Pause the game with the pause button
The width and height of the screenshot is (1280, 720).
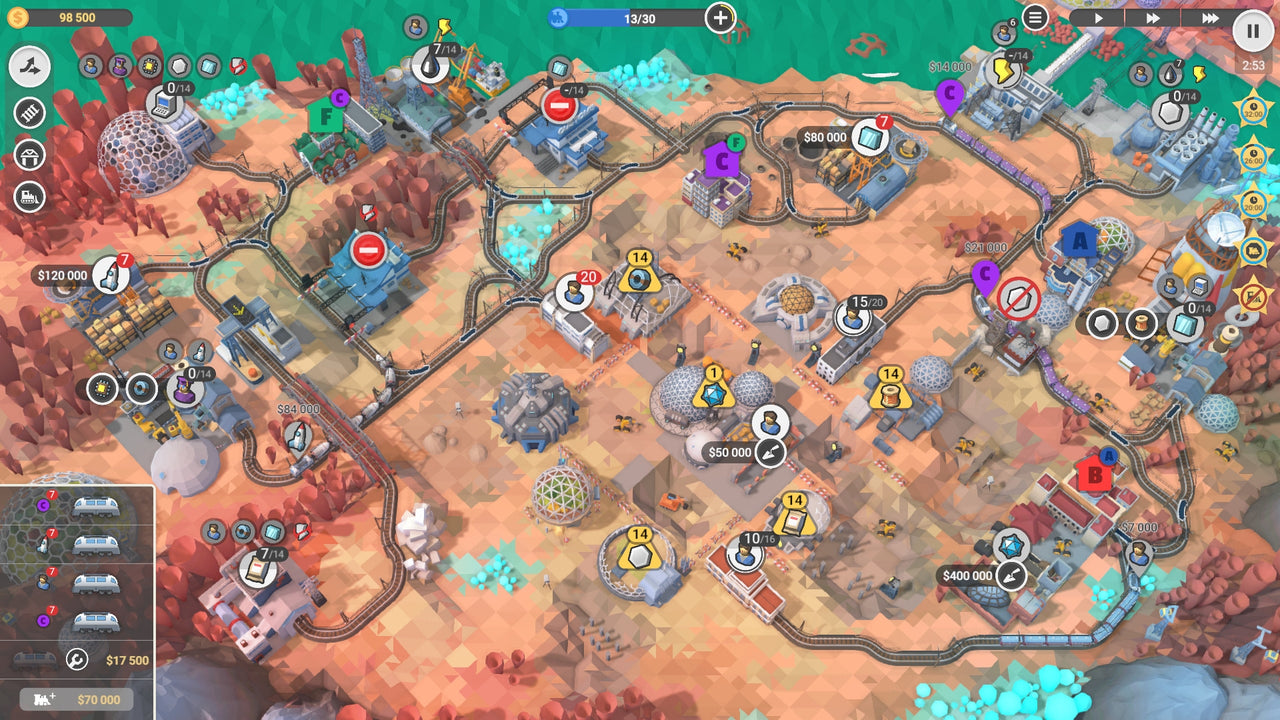coord(1252,31)
